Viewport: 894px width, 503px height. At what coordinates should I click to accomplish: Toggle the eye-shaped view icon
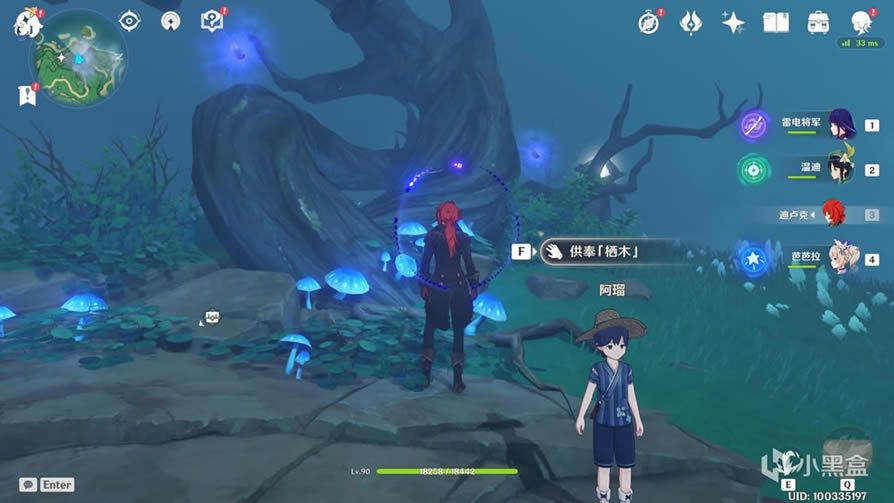[129, 21]
